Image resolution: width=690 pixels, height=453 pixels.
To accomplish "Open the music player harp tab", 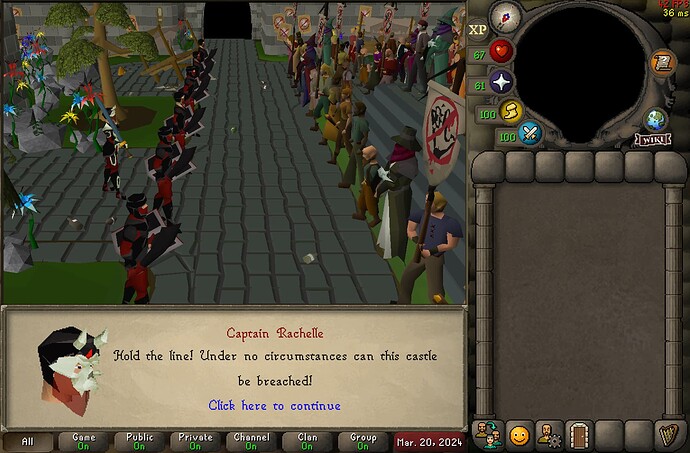I will point(668,435).
